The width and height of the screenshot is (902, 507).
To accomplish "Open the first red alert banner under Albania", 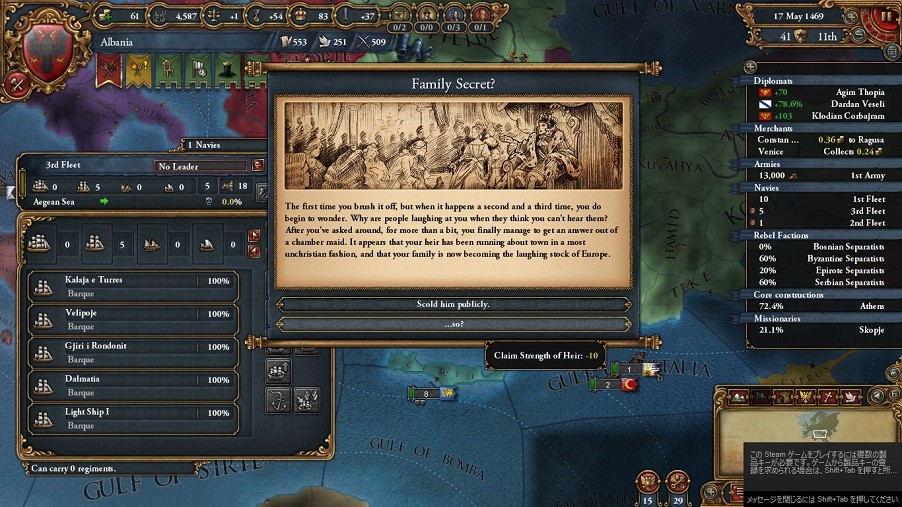I will pos(108,68).
